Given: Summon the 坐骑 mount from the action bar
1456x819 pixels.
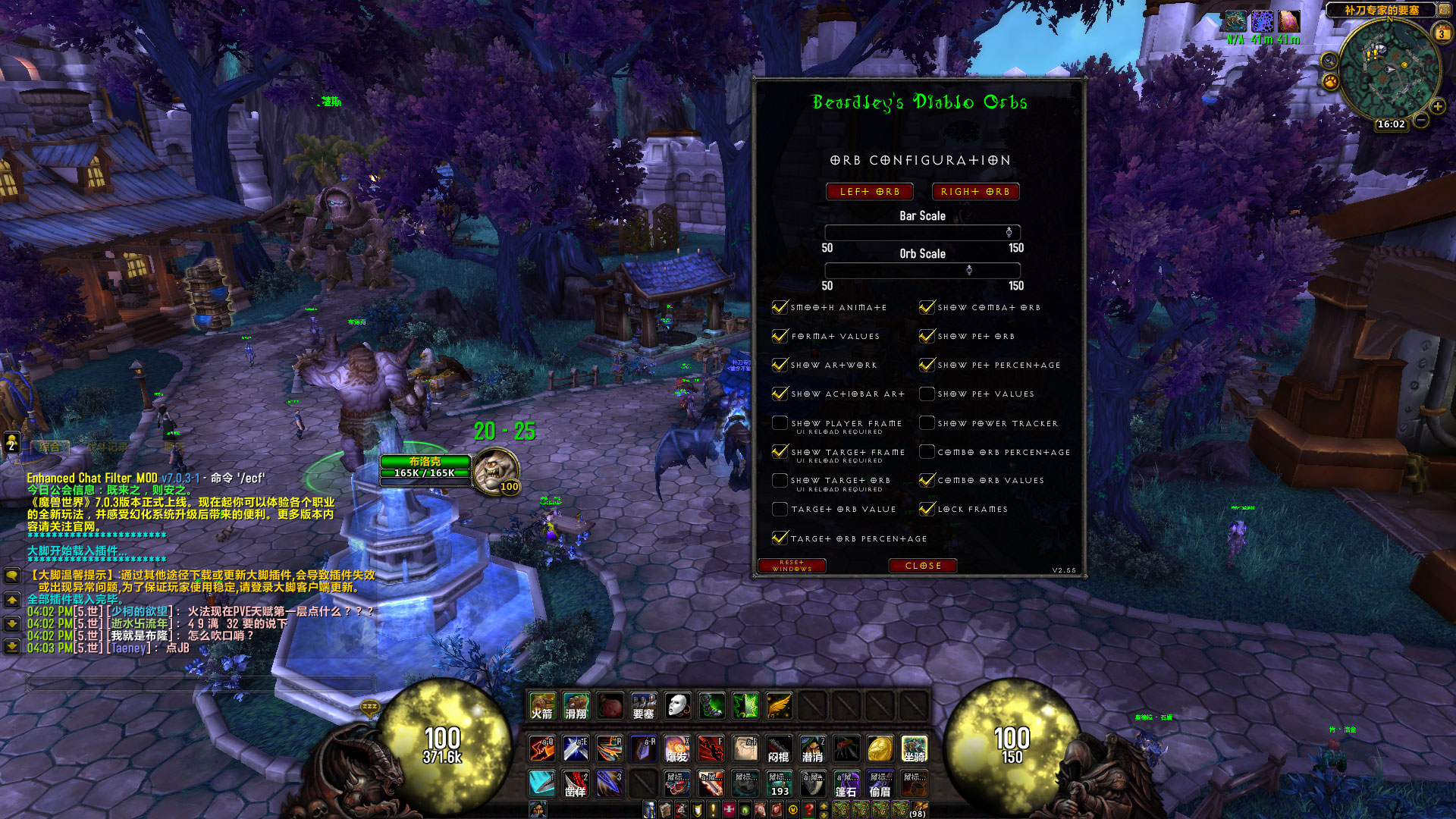Looking at the screenshot, I should click(915, 749).
